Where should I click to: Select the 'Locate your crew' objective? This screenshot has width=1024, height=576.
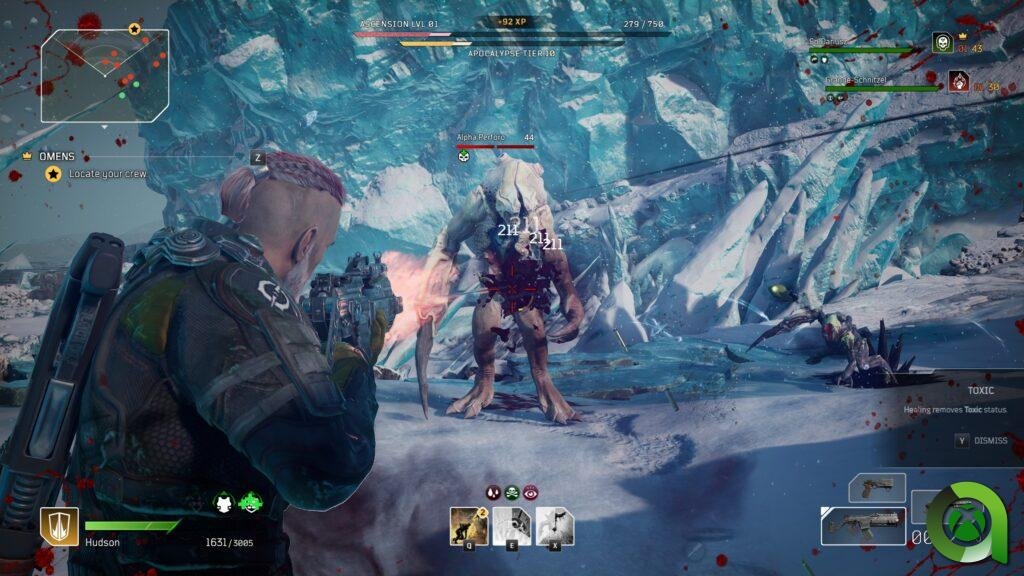pos(107,174)
